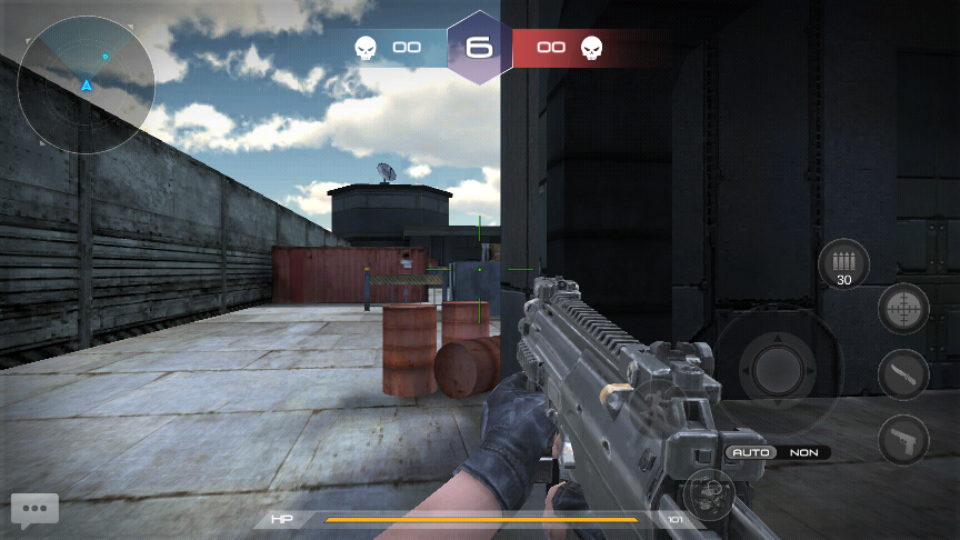960x540 pixels.
Task: Select NON fire mode
Action: click(804, 453)
